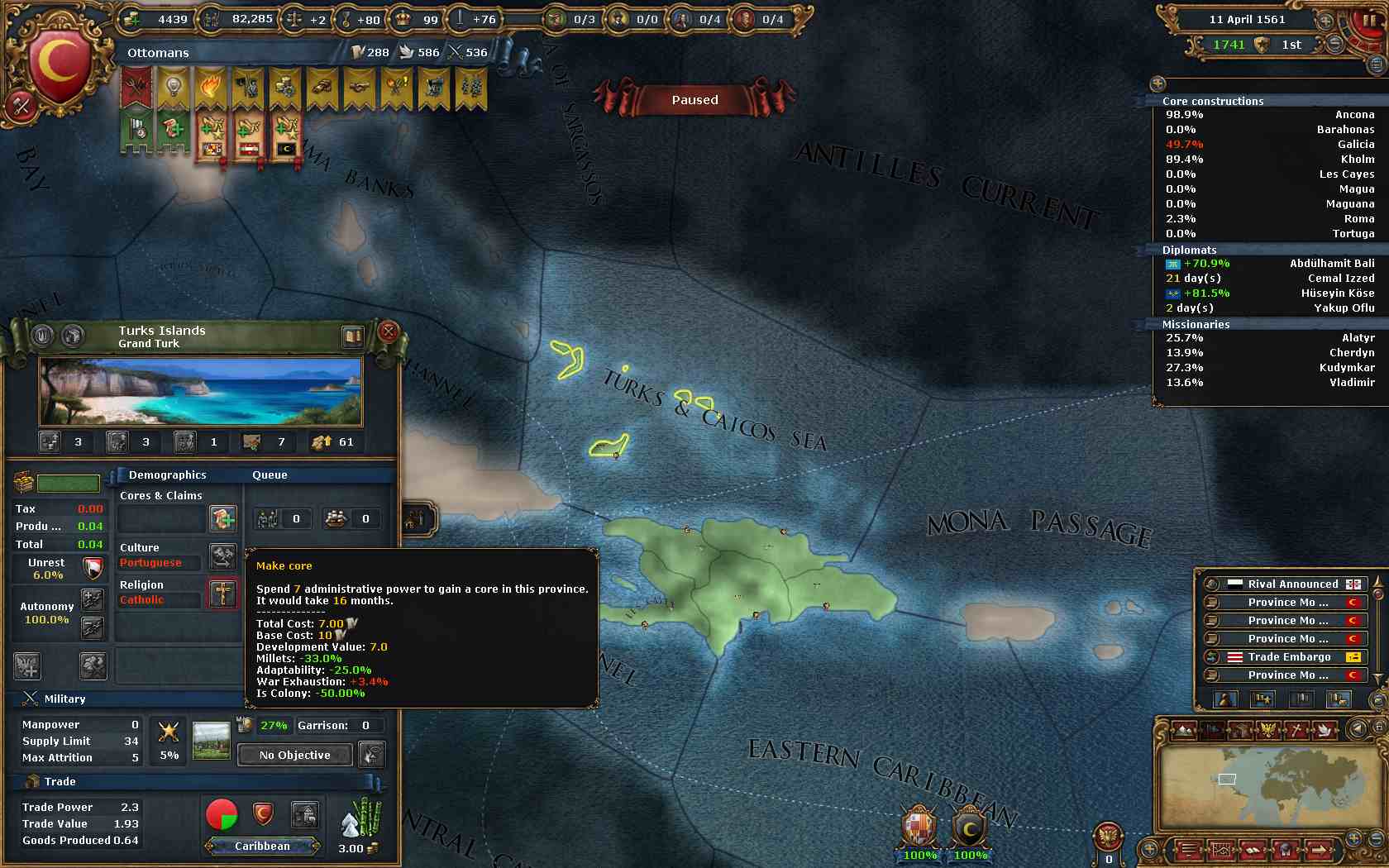The height and width of the screenshot is (868, 1389).
Task: Select the Trade Embargo notification
Action: pos(1289,656)
